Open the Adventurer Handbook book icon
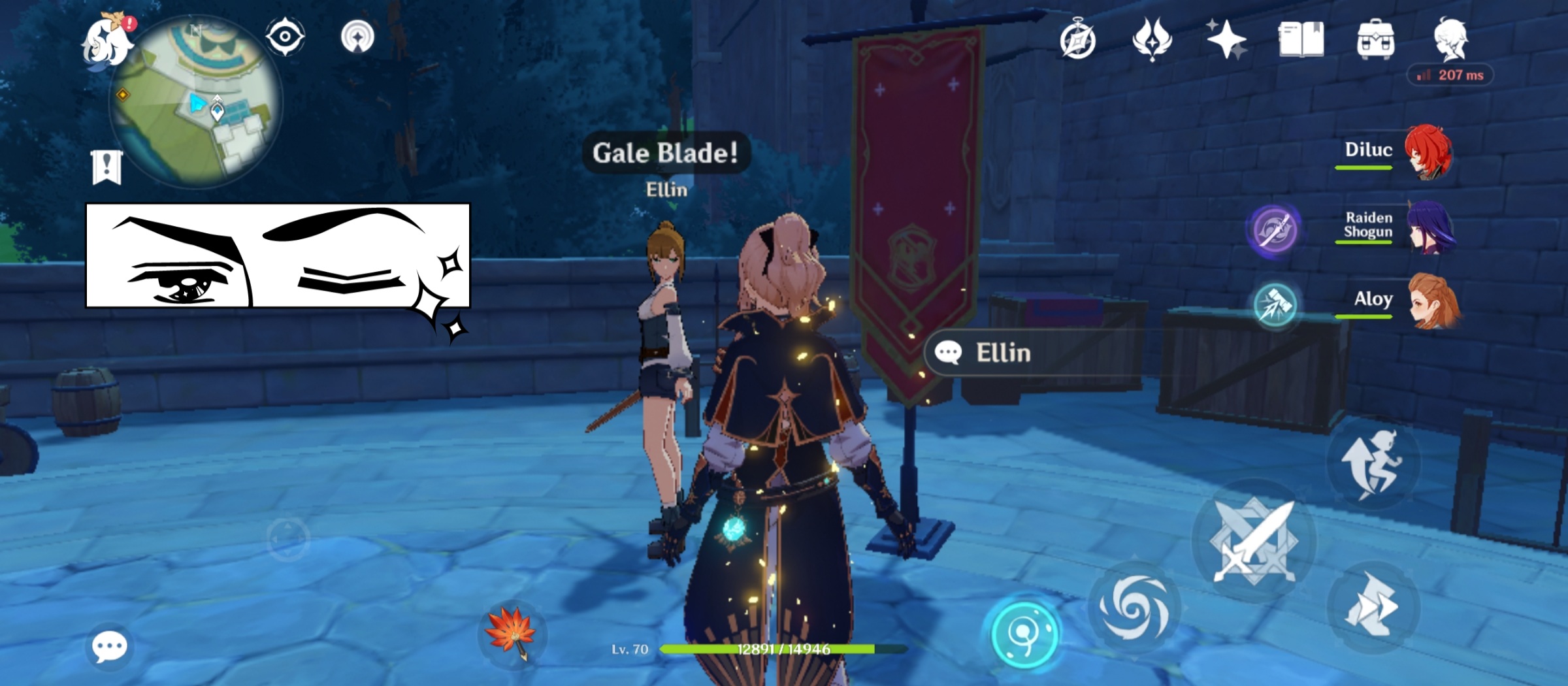Screen dimensions: 1568x686 (x=1300, y=39)
